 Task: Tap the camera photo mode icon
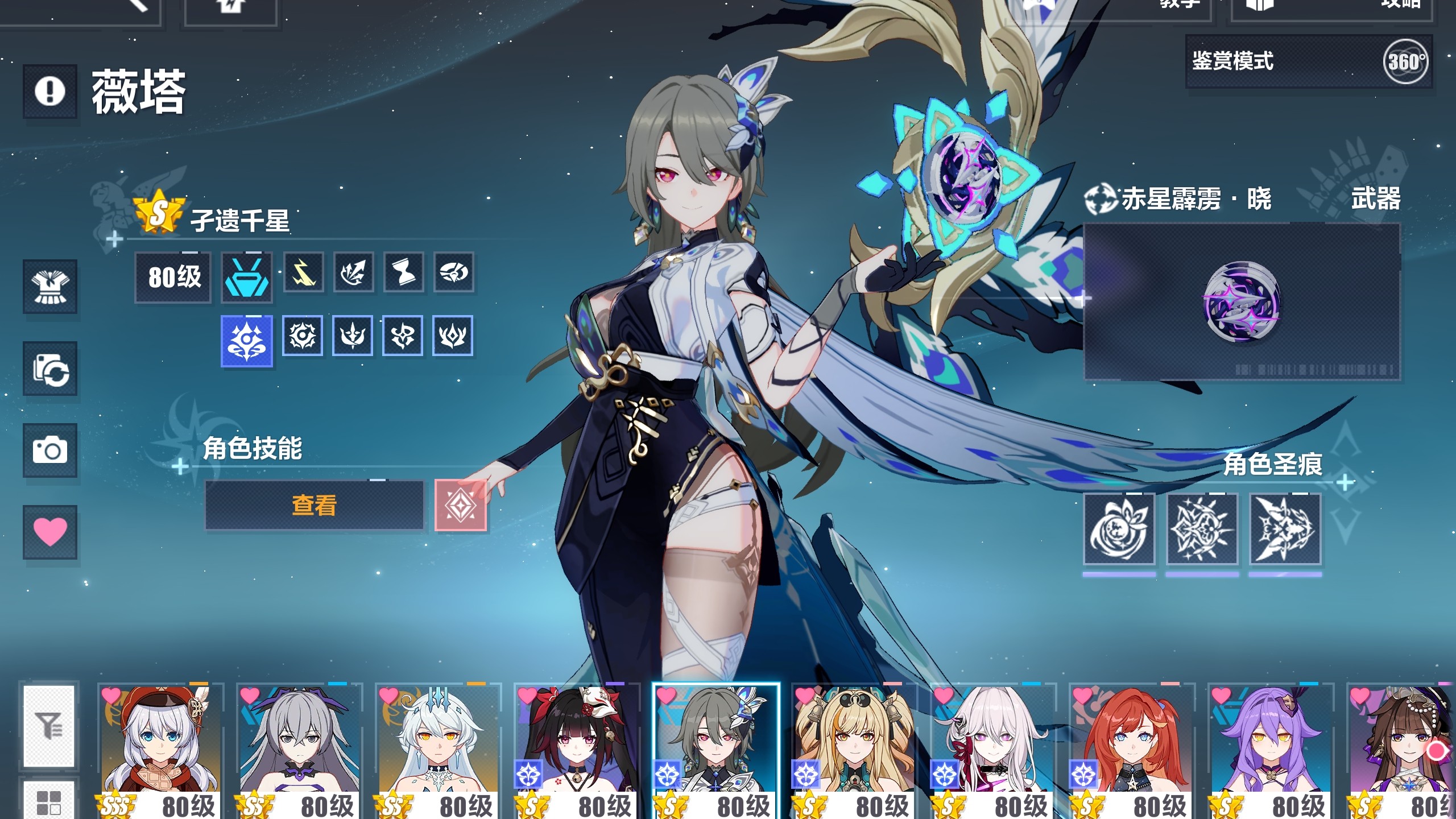click(x=50, y=450)
